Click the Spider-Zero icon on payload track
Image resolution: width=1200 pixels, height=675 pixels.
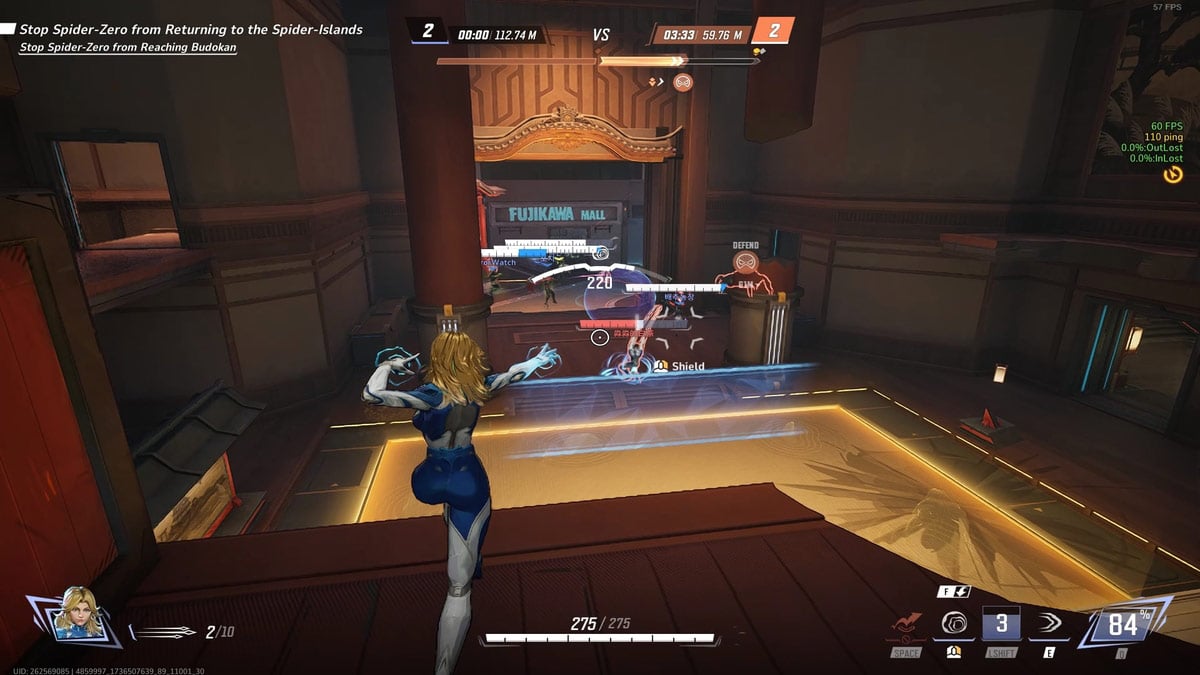[683, 82]
